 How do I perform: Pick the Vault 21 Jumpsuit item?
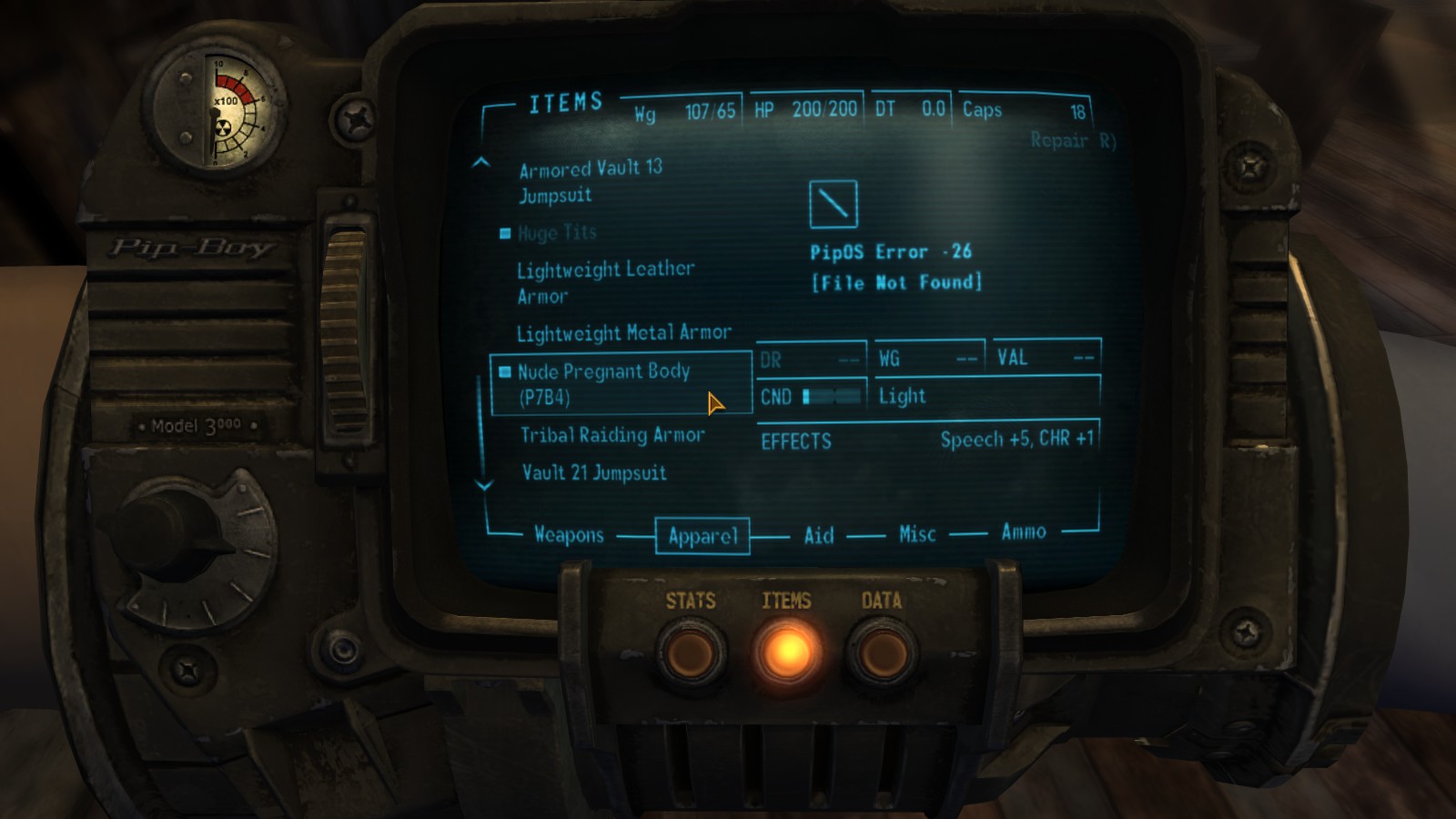593,473
